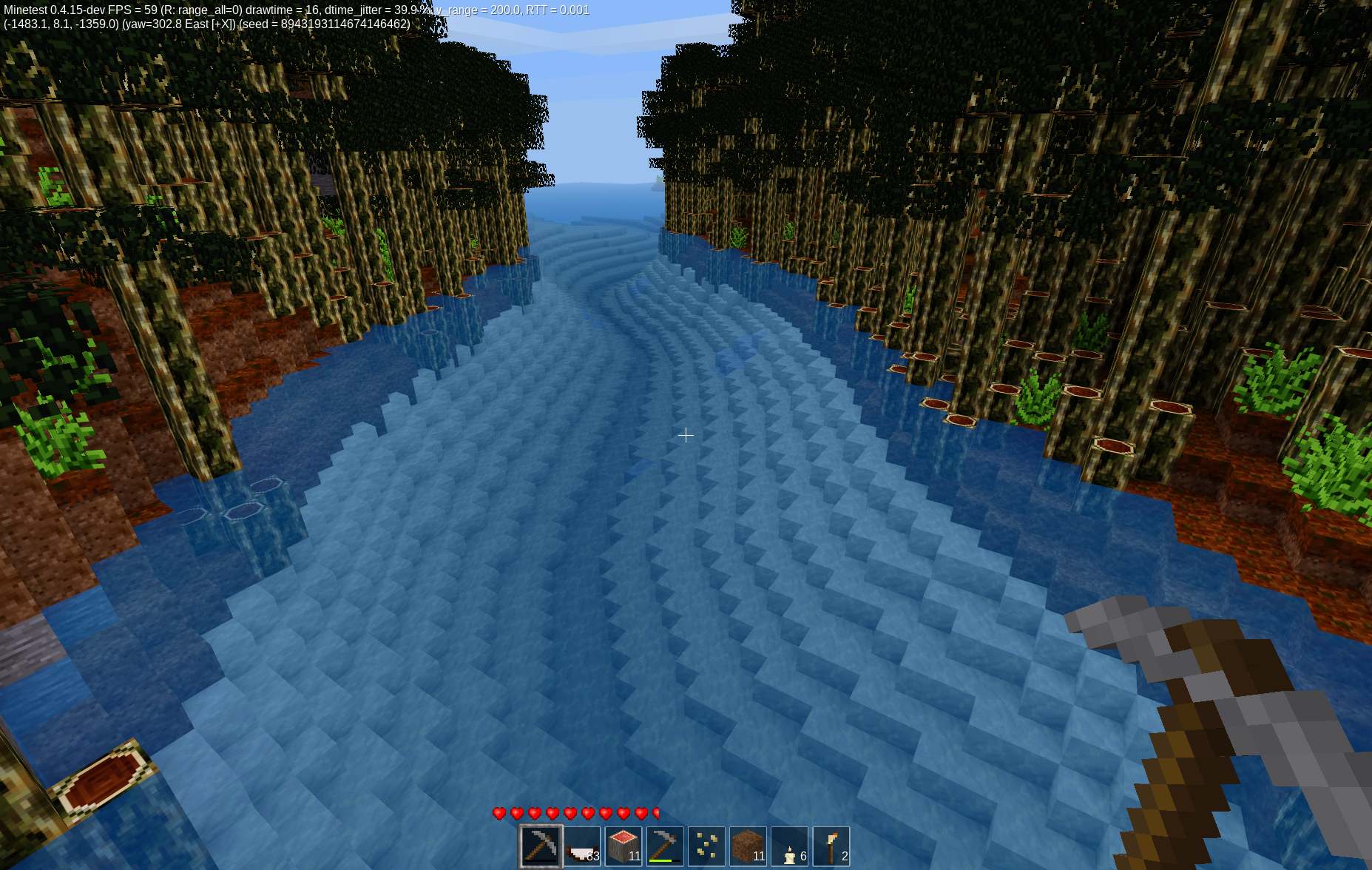Select the red-topped wood block item
Screen dimensions: 1372x870
[622, 846]
